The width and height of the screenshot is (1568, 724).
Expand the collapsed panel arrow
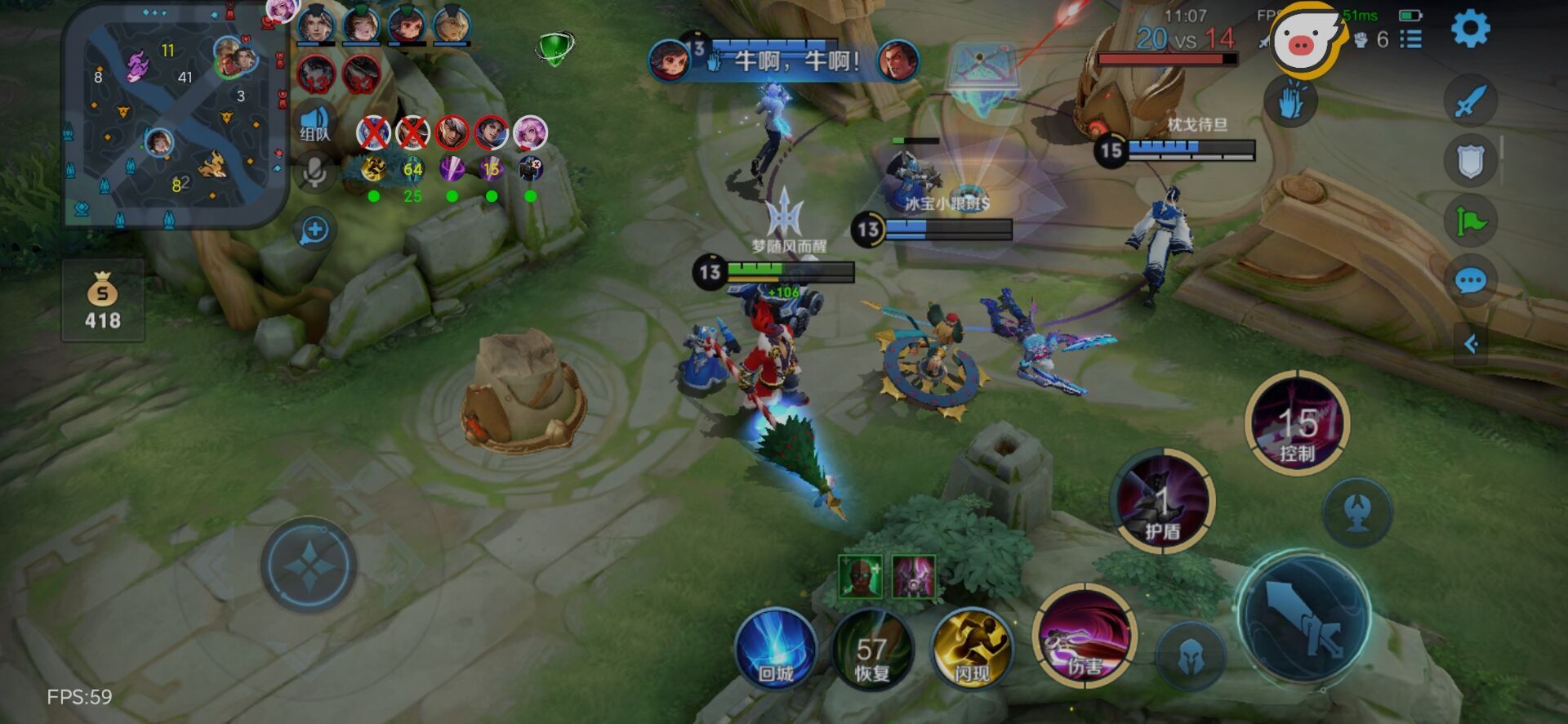[x=1471, y=344]
